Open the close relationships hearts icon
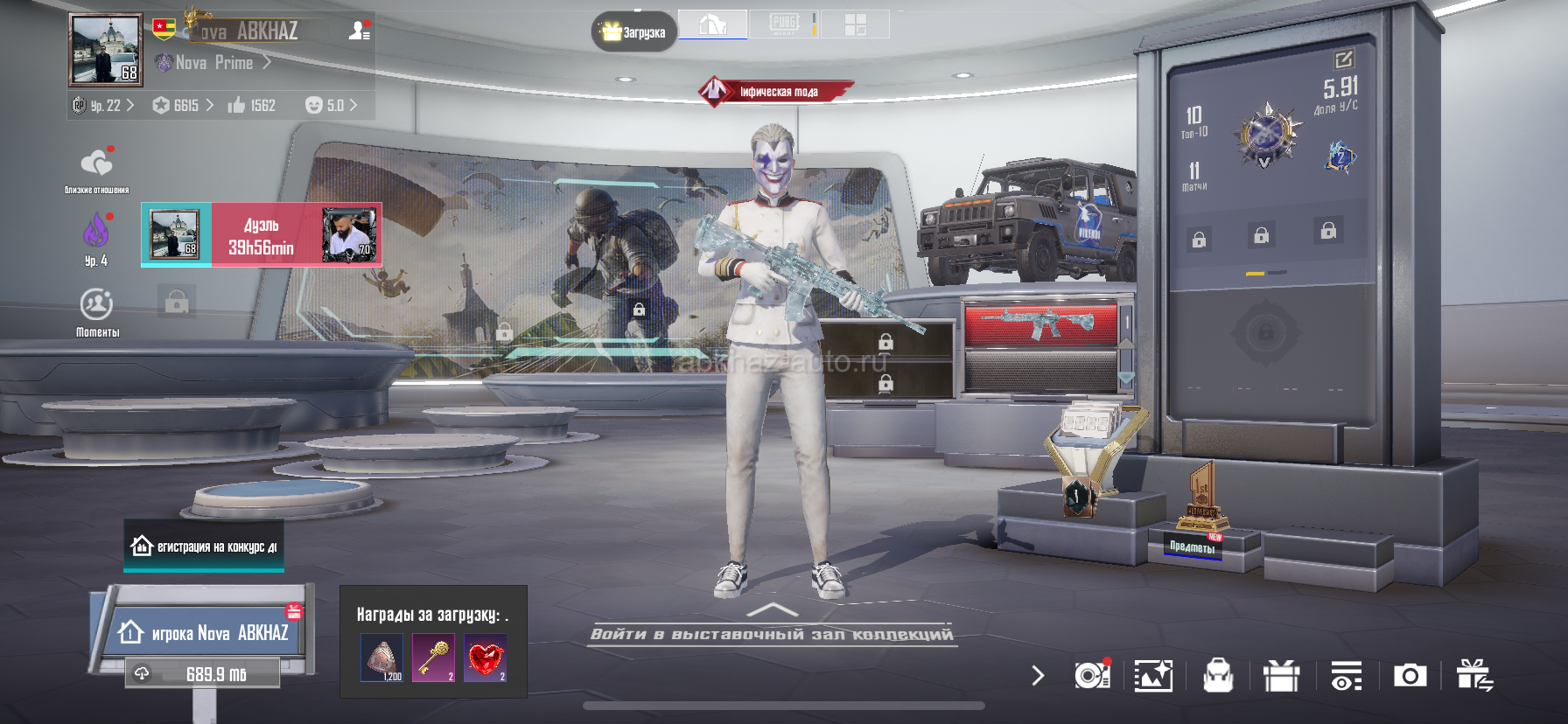 coord(96,164)
